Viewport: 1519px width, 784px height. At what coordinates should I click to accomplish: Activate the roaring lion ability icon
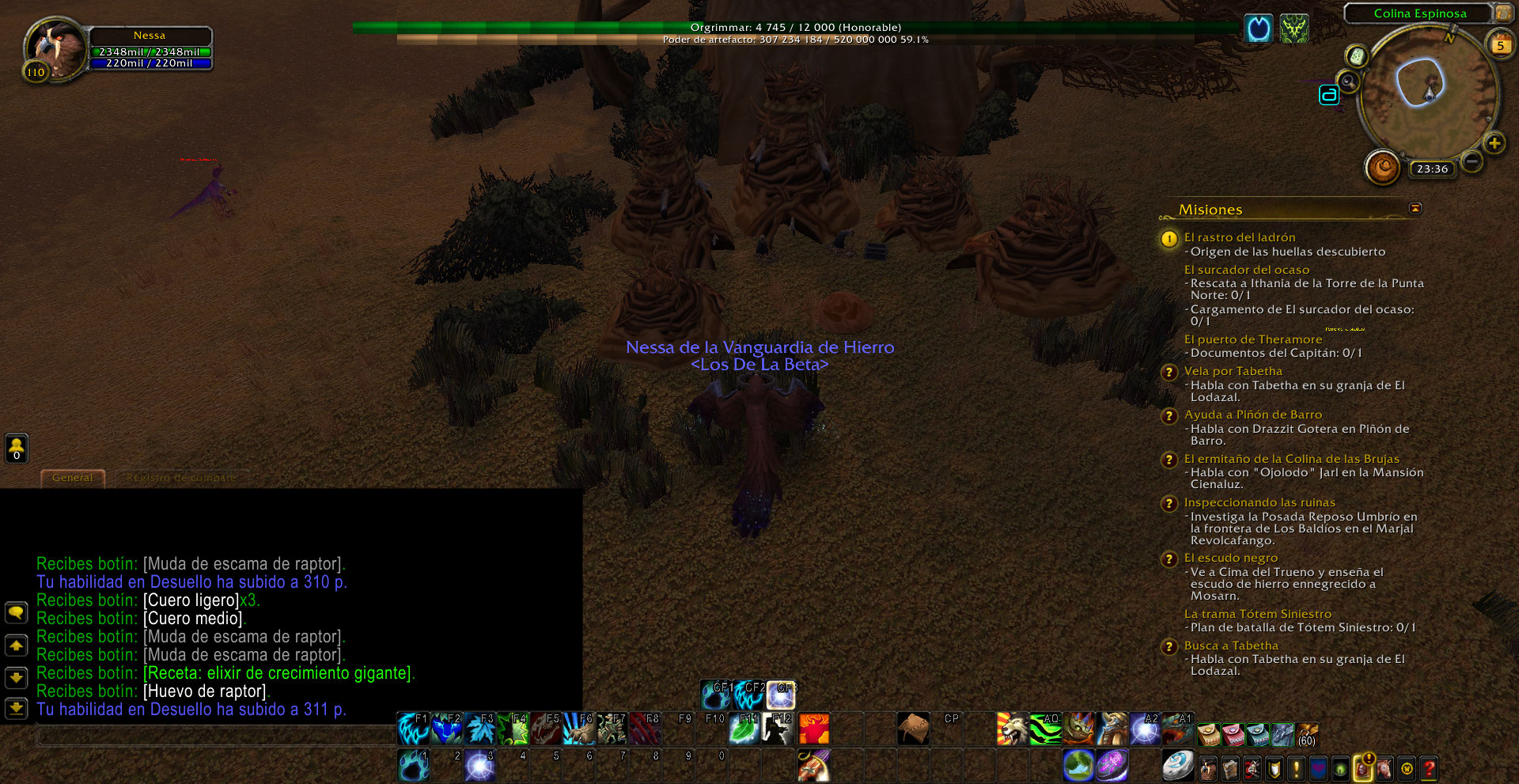1011,729
